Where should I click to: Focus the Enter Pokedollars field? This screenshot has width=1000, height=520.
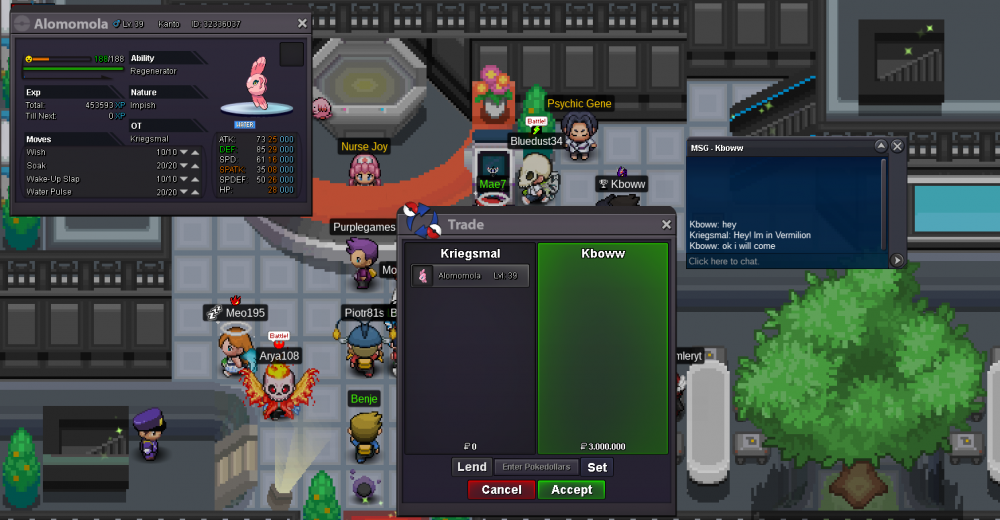(535, 467)
